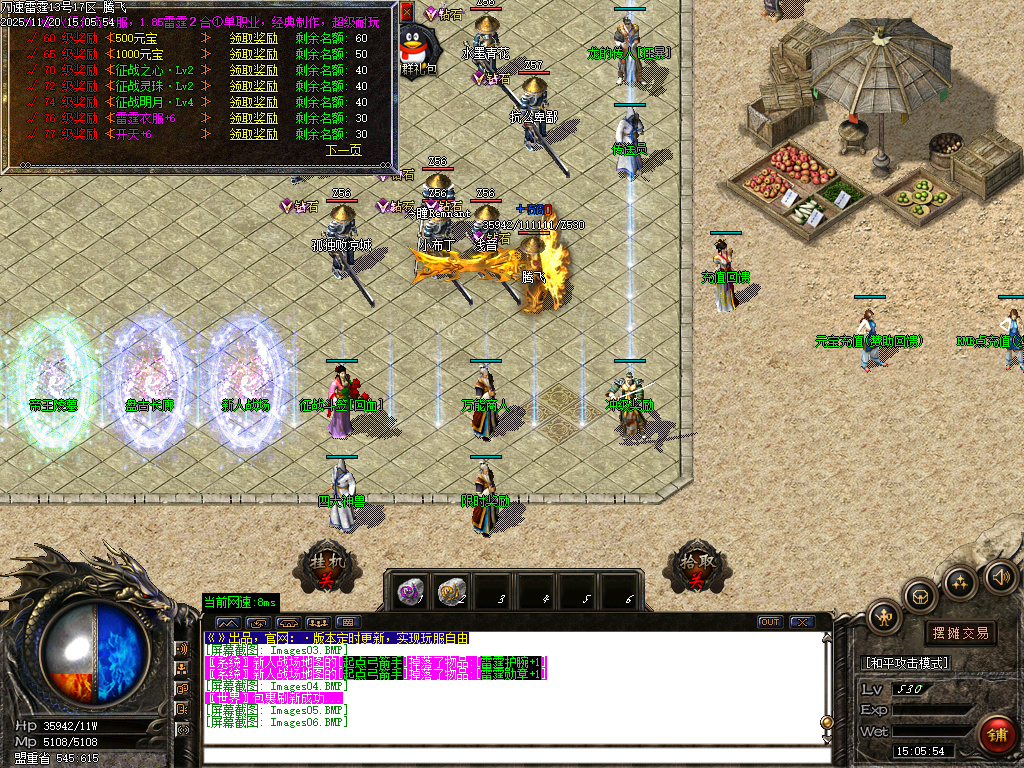Claim the 1000 元宝 level 65 reward
Viewport: 1024px width, 768px height.
(254, 54)
